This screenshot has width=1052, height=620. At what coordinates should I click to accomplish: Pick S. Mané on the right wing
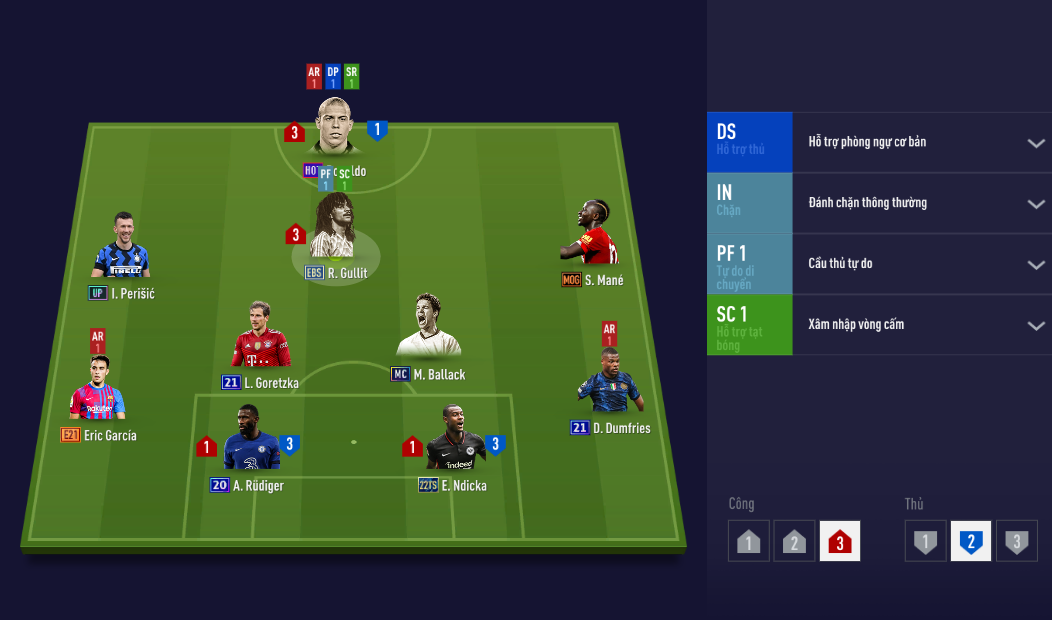pyautogui.click(x=594, y=234)
